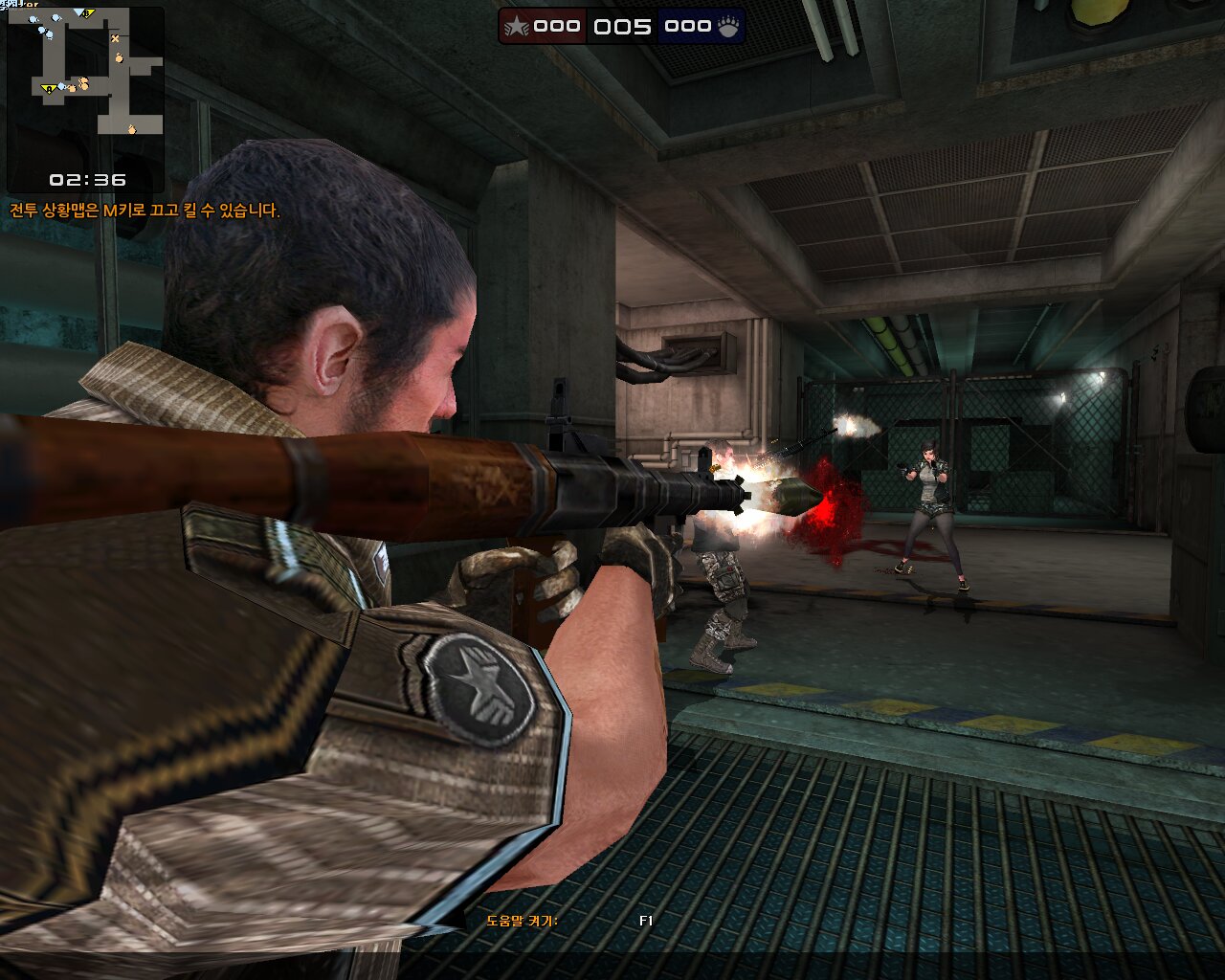1225x980 pixels.
Task: Click an orange enemy dot on minimap
Action: click(x=120, y=58)
